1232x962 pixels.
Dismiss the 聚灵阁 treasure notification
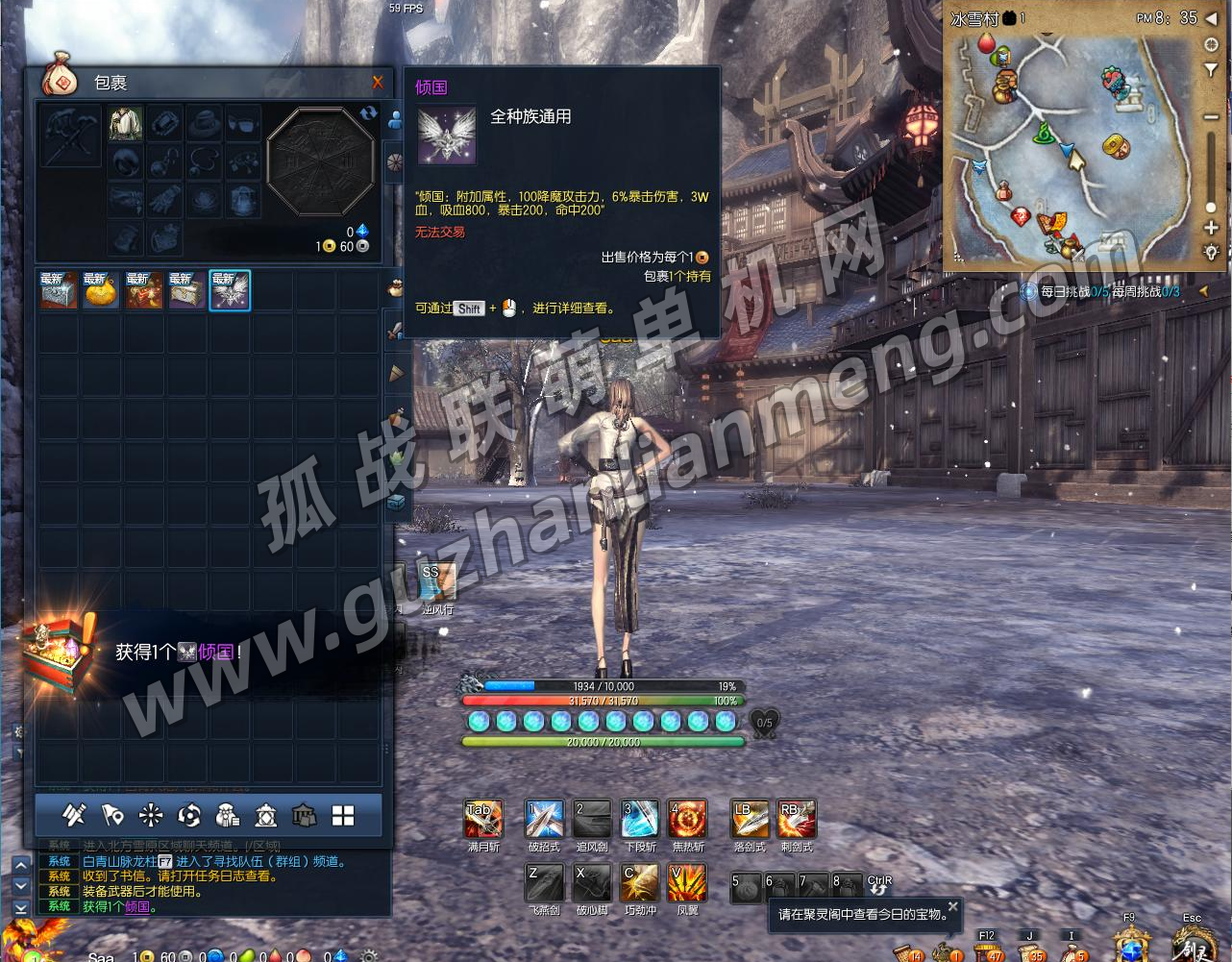click(952, 906)
